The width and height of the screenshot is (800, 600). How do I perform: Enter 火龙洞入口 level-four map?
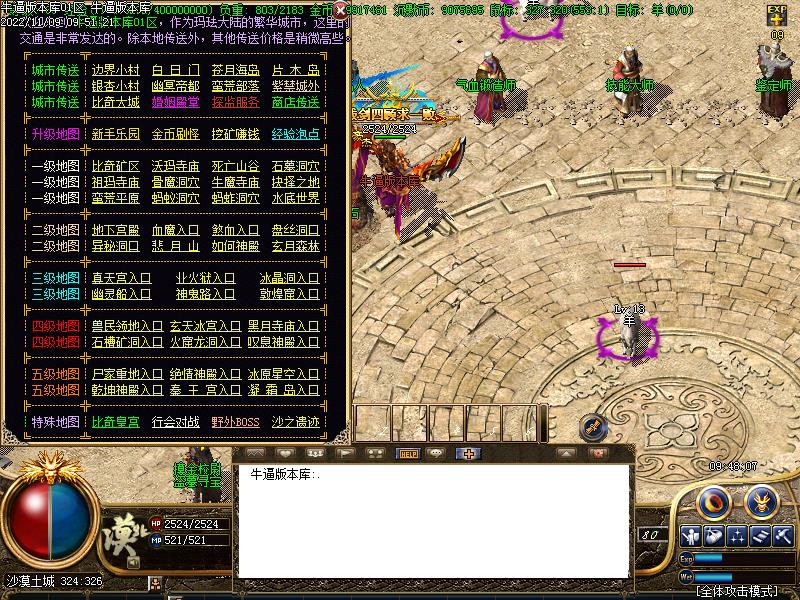tap(205, 342)
